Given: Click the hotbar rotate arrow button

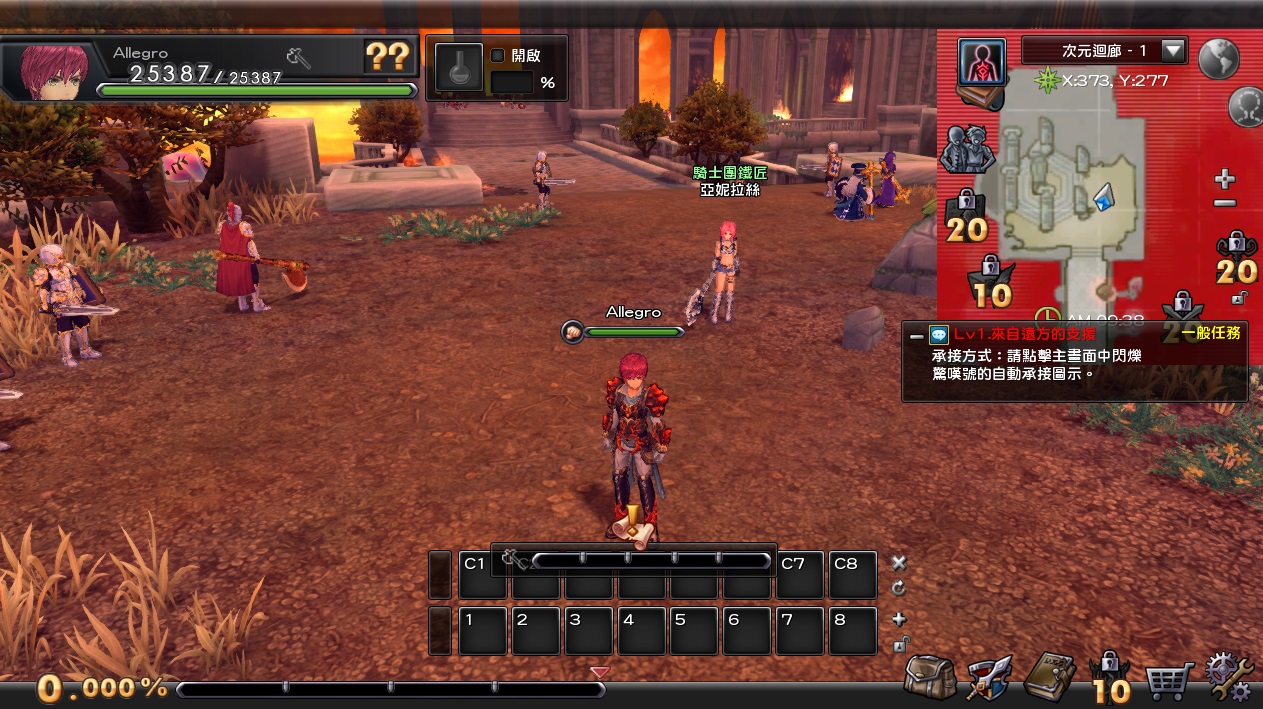Looking at the screenshot, I should [898, 588].
